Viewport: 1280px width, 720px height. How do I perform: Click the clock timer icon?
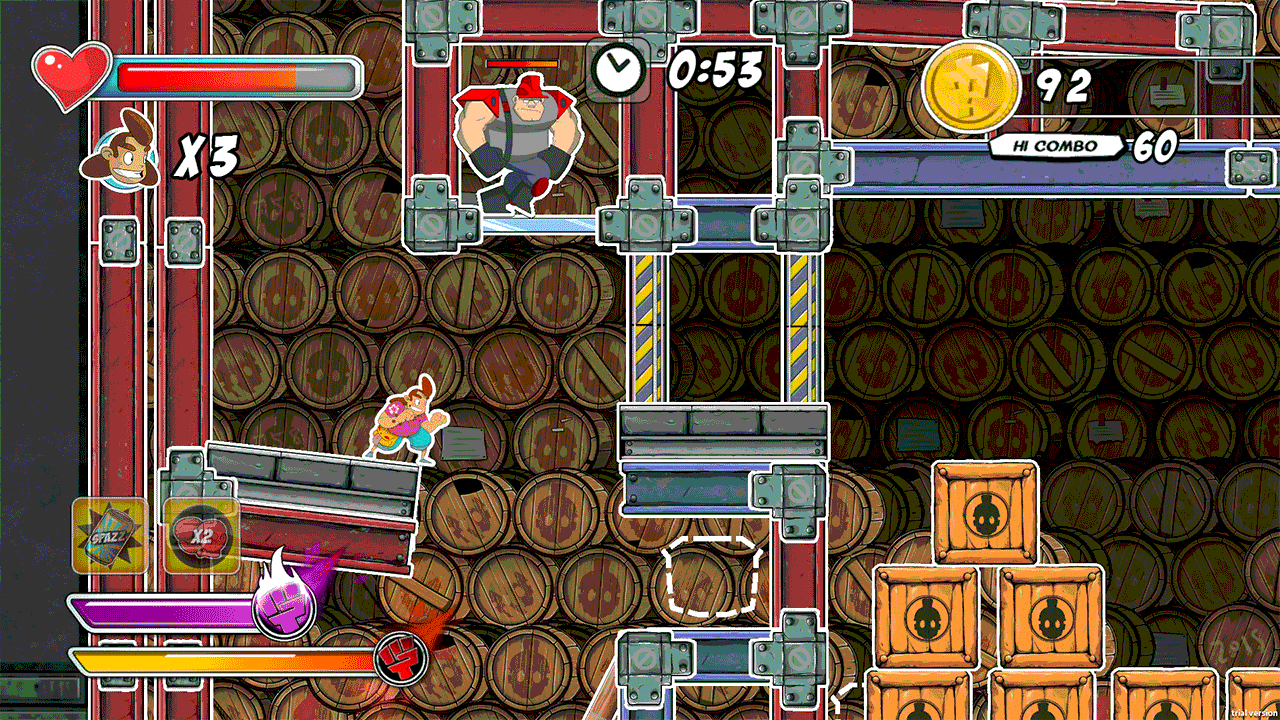617,69
